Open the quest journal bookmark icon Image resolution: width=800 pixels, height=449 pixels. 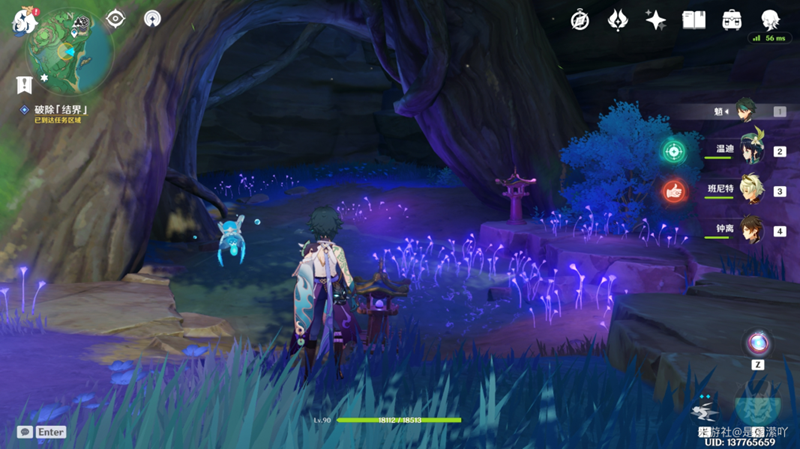(25, 84)
